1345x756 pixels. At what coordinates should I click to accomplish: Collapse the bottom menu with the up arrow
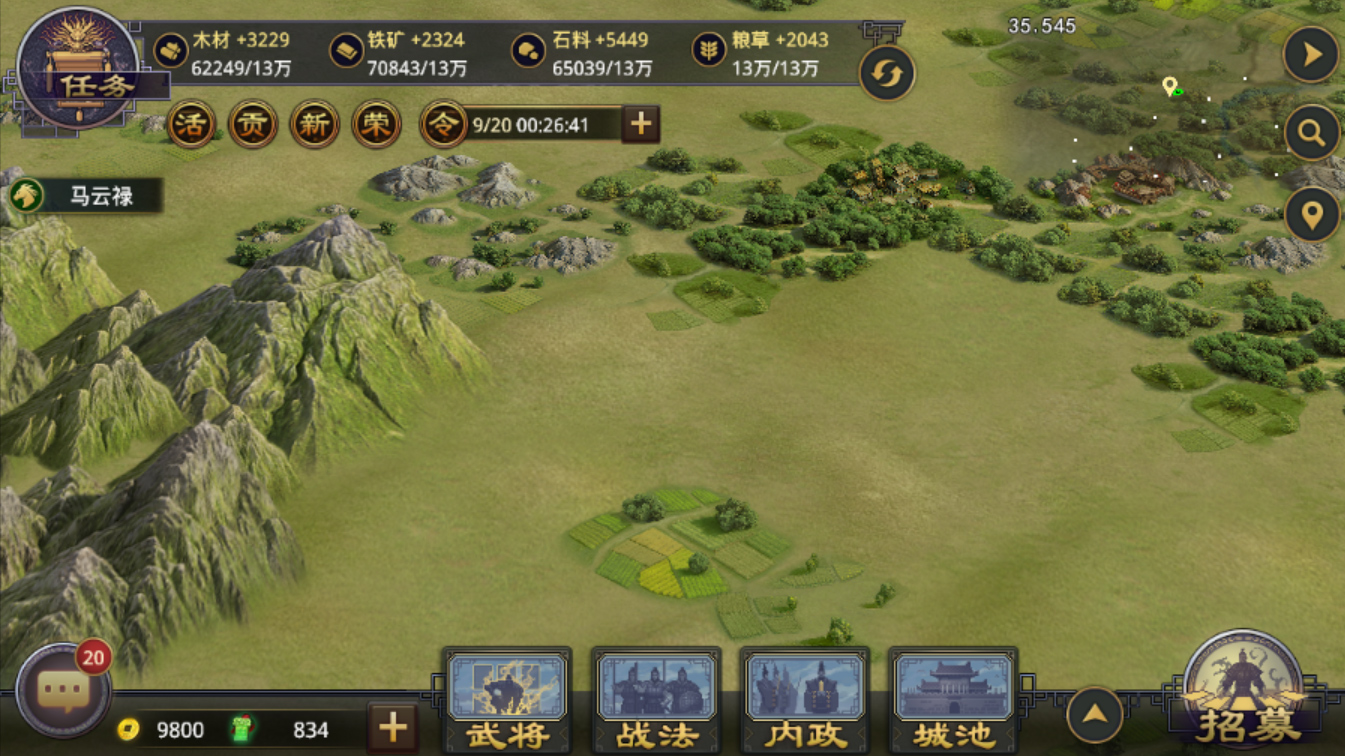[1095, 715]
